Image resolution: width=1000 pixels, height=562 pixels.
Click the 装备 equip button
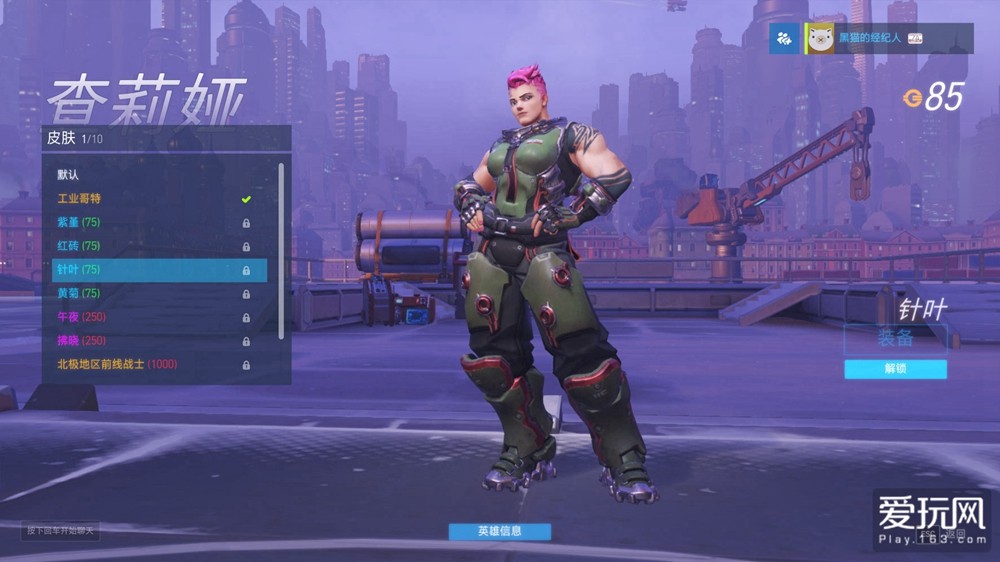point(895,338)
